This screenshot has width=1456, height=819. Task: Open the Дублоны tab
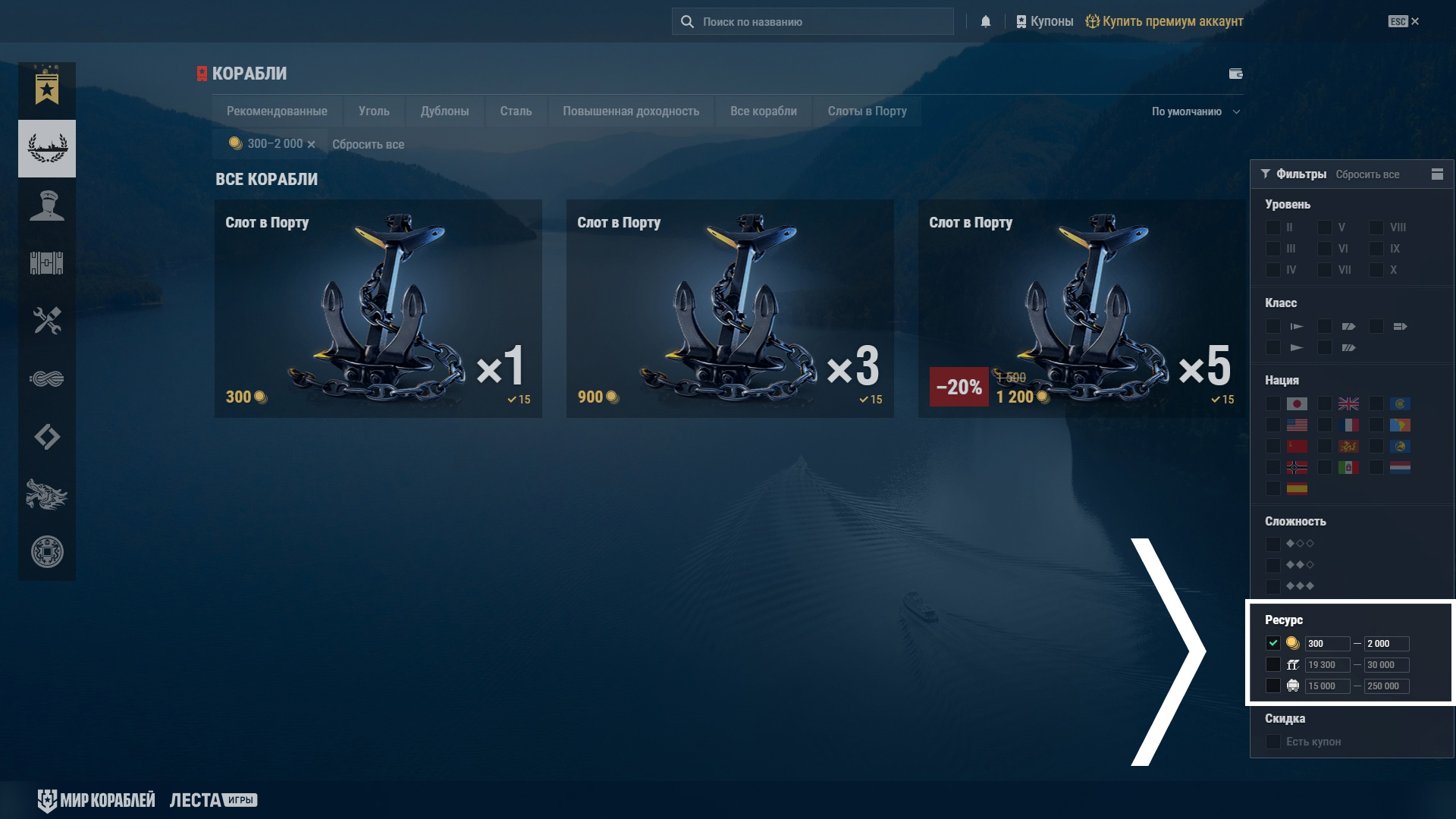(444, 111)
